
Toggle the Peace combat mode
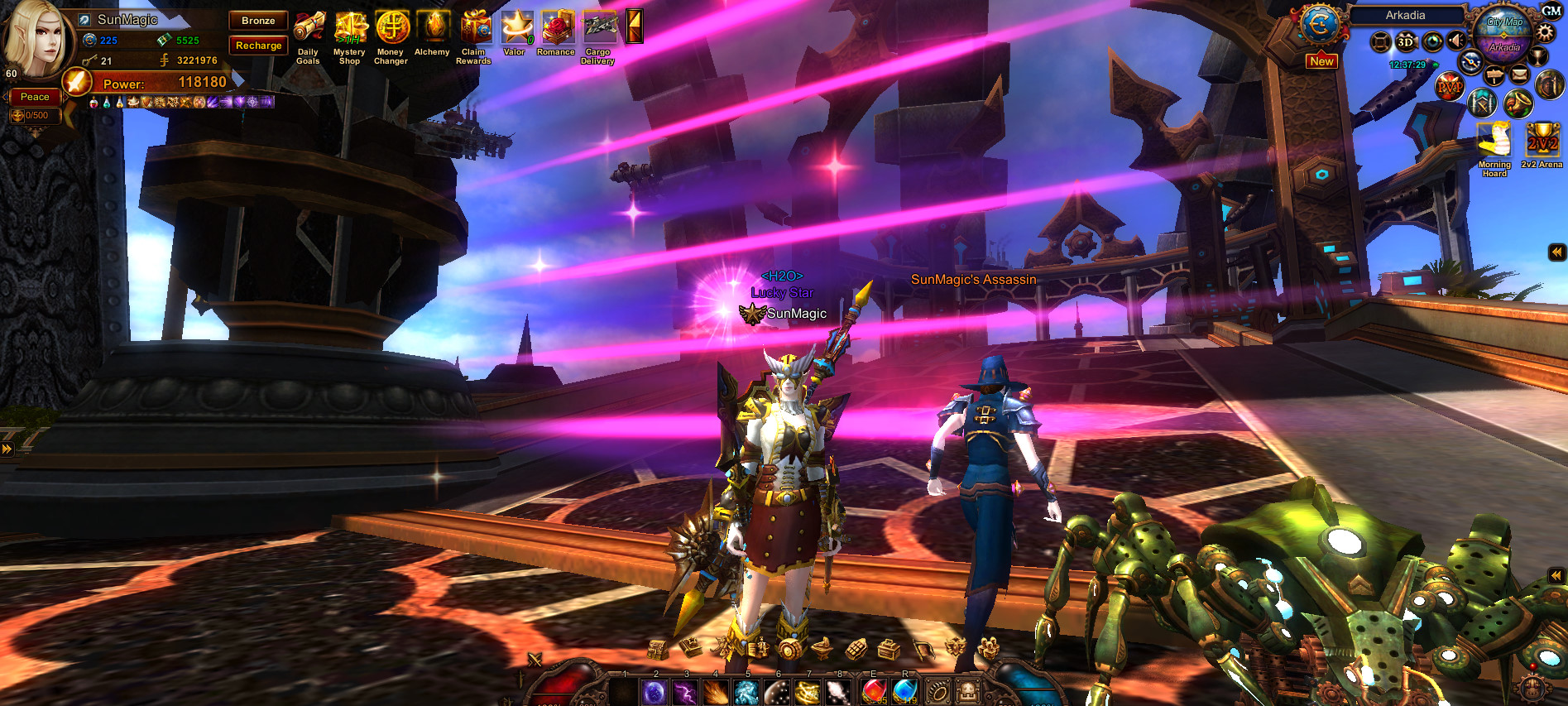35,97
